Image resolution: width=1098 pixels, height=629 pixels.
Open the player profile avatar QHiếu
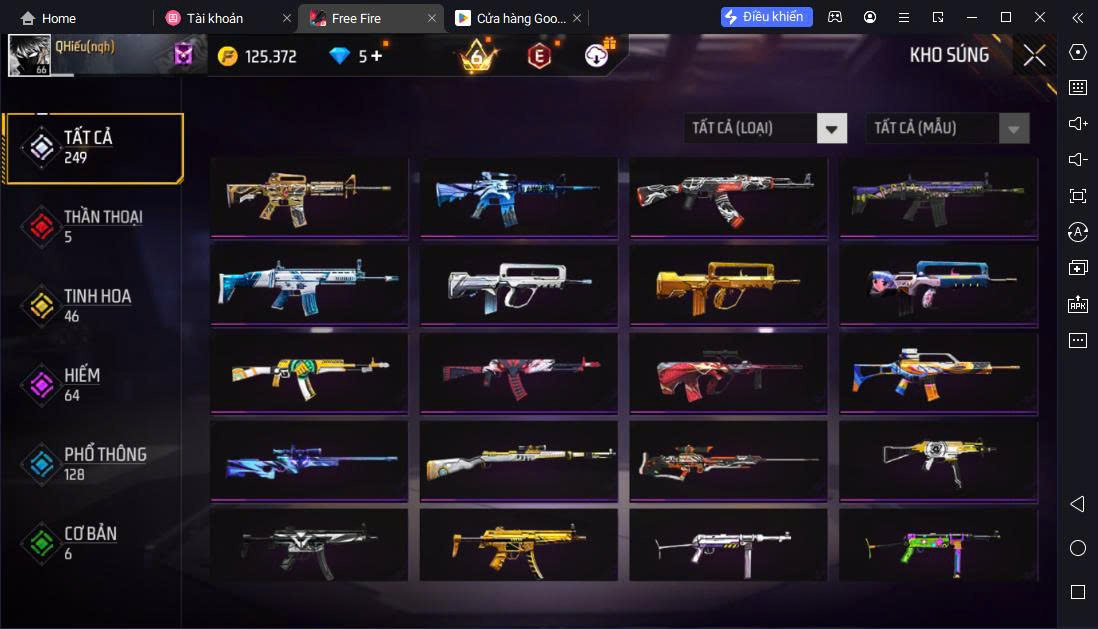tap(30, 56)
